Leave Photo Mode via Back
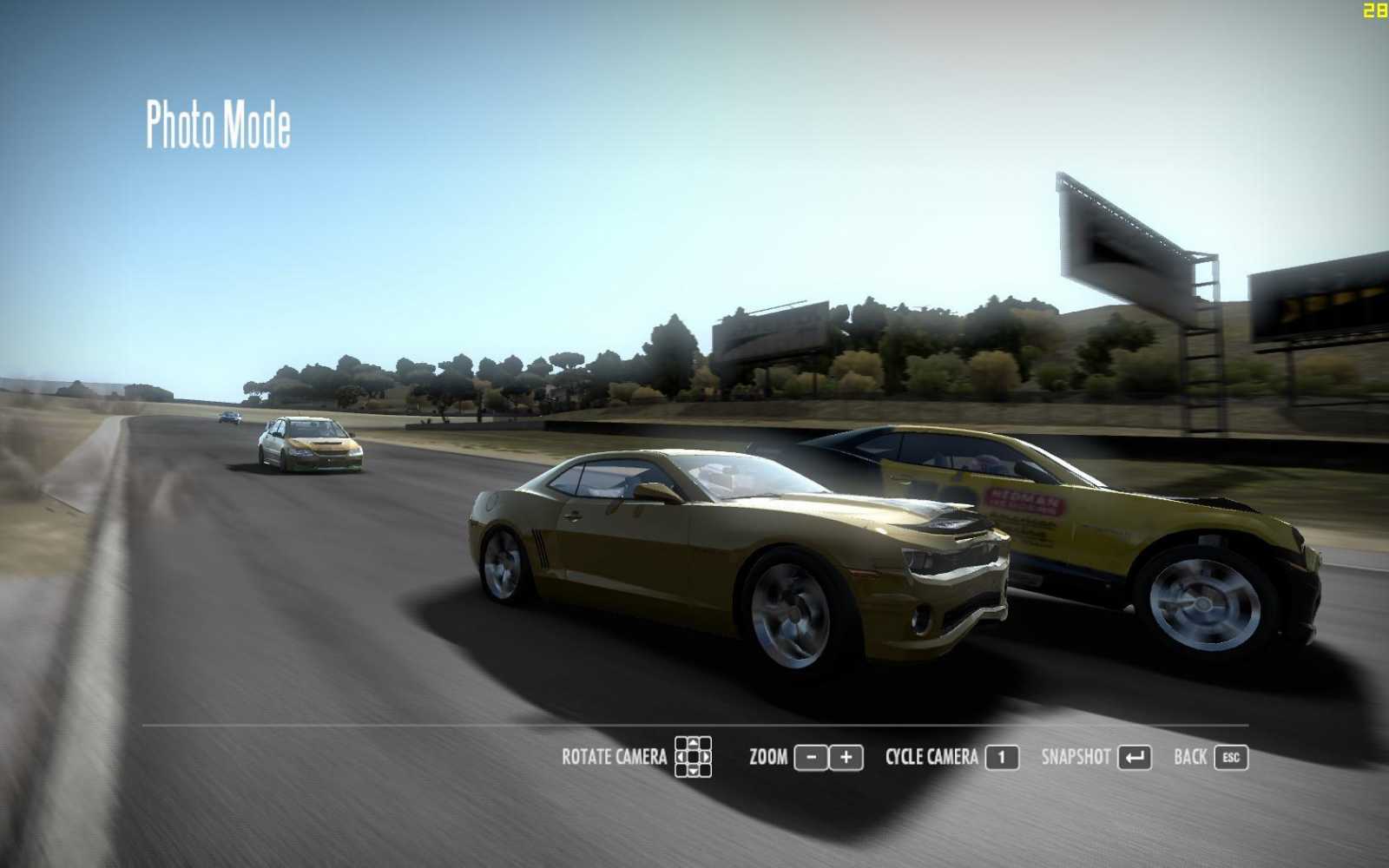This screenshot has width=1389, height=868. (x=1230, y=758)
